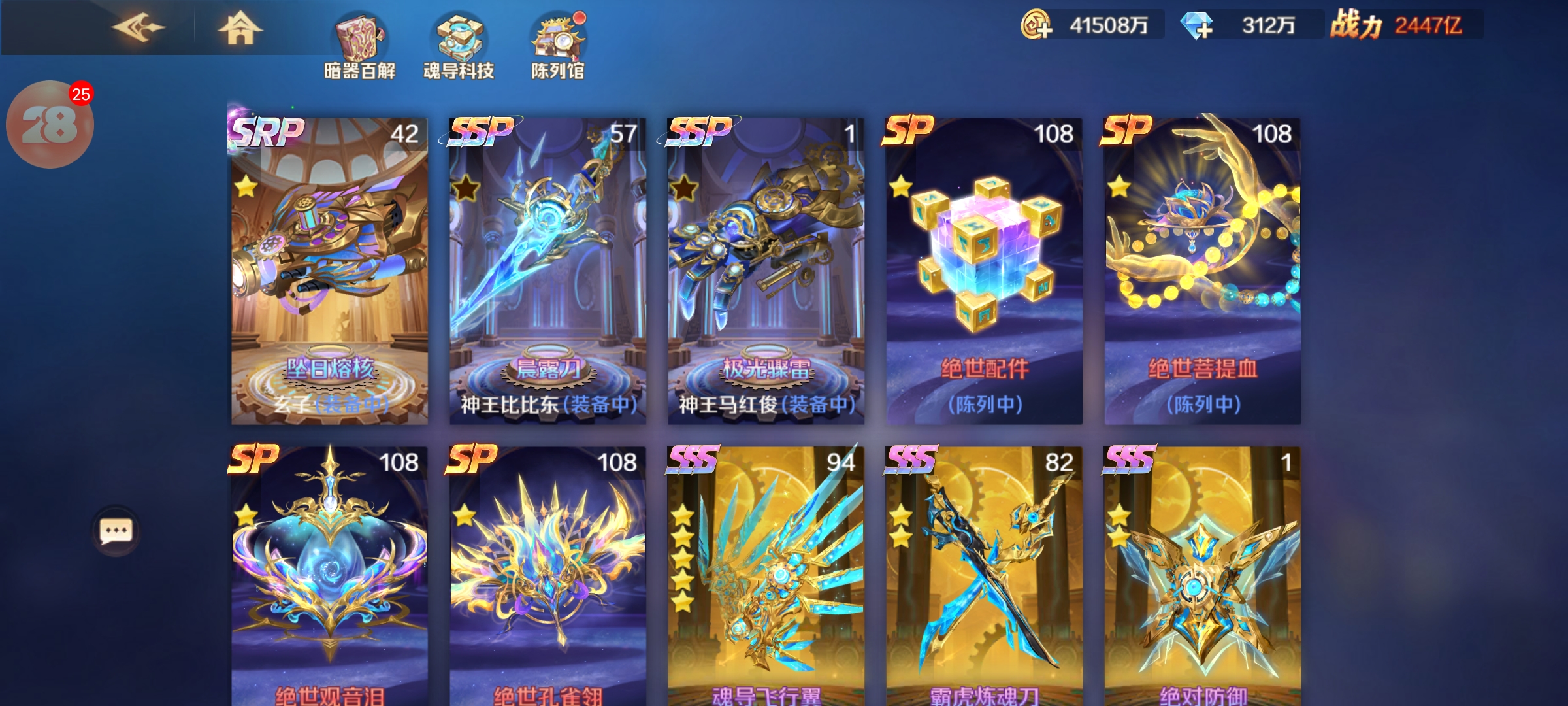The image size is (1568, 706).
Task: Select the 晨露刀 SSP card
Action: coord(547,271)
